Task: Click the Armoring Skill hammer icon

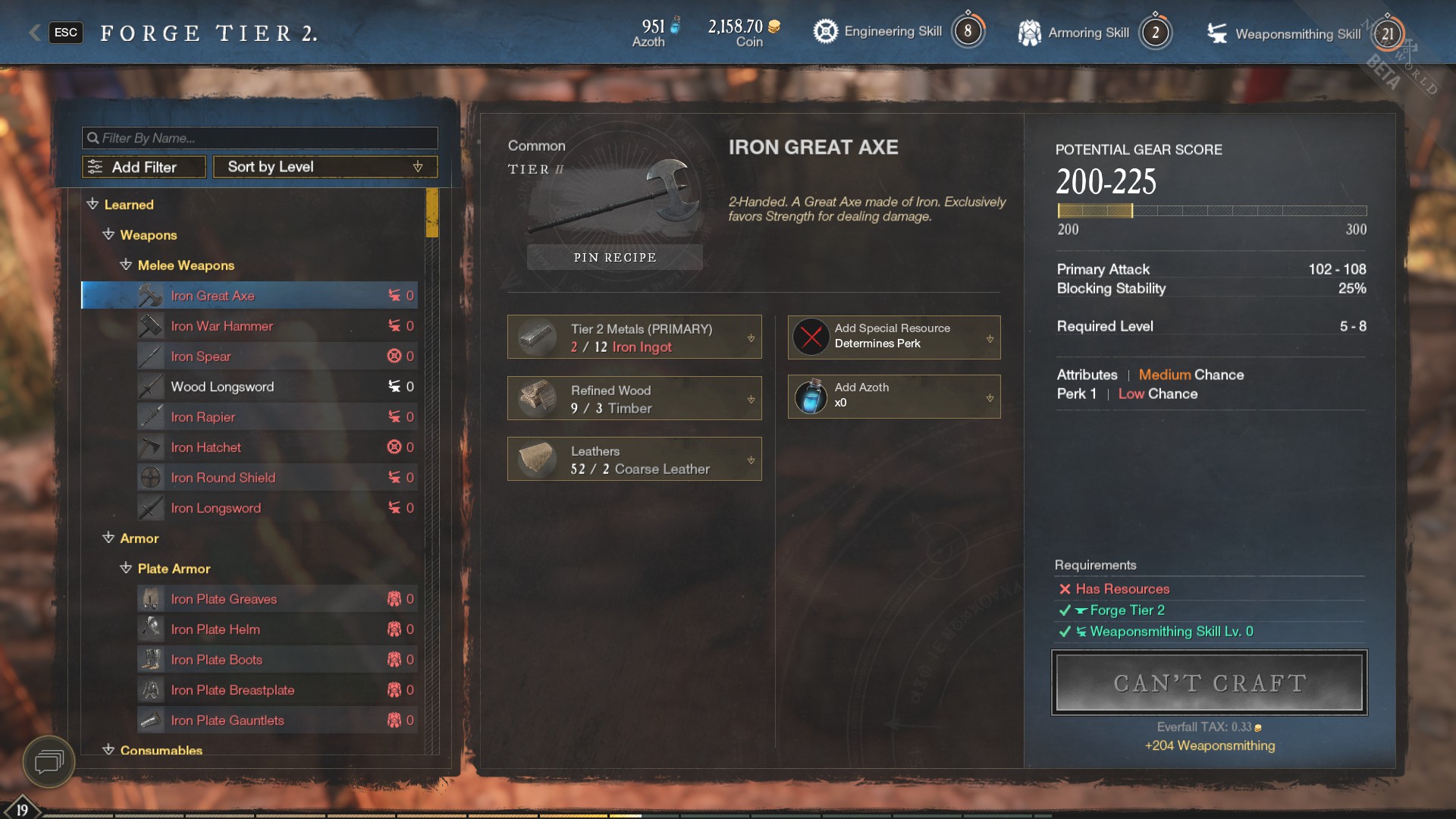Action: point(1029,31)
